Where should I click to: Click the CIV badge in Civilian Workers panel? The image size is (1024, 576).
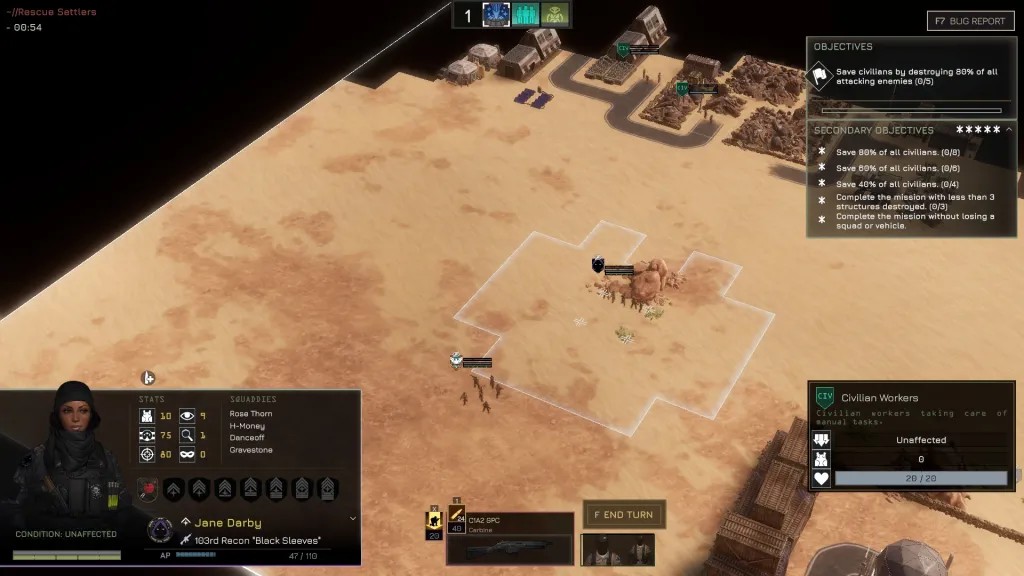825,397
